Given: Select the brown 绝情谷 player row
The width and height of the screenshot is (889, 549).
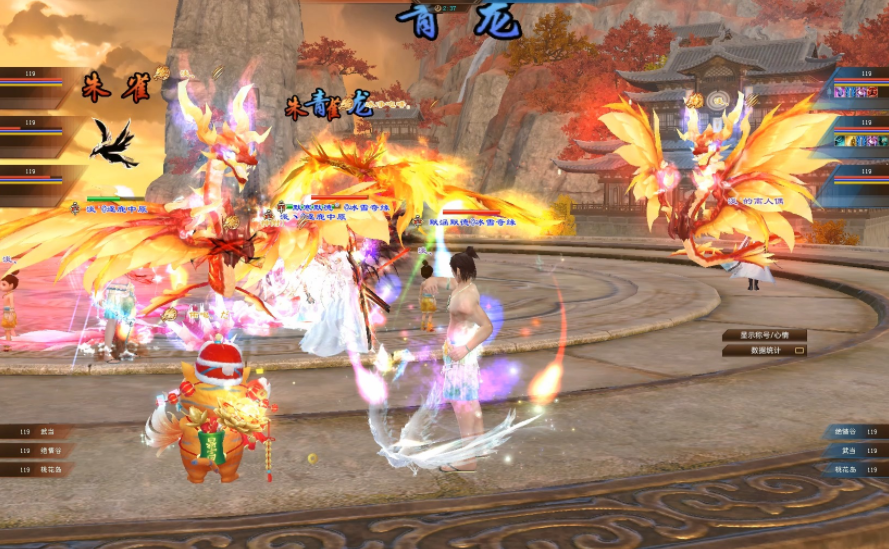Looking at the screenshot, I should (x=38, y=451).
